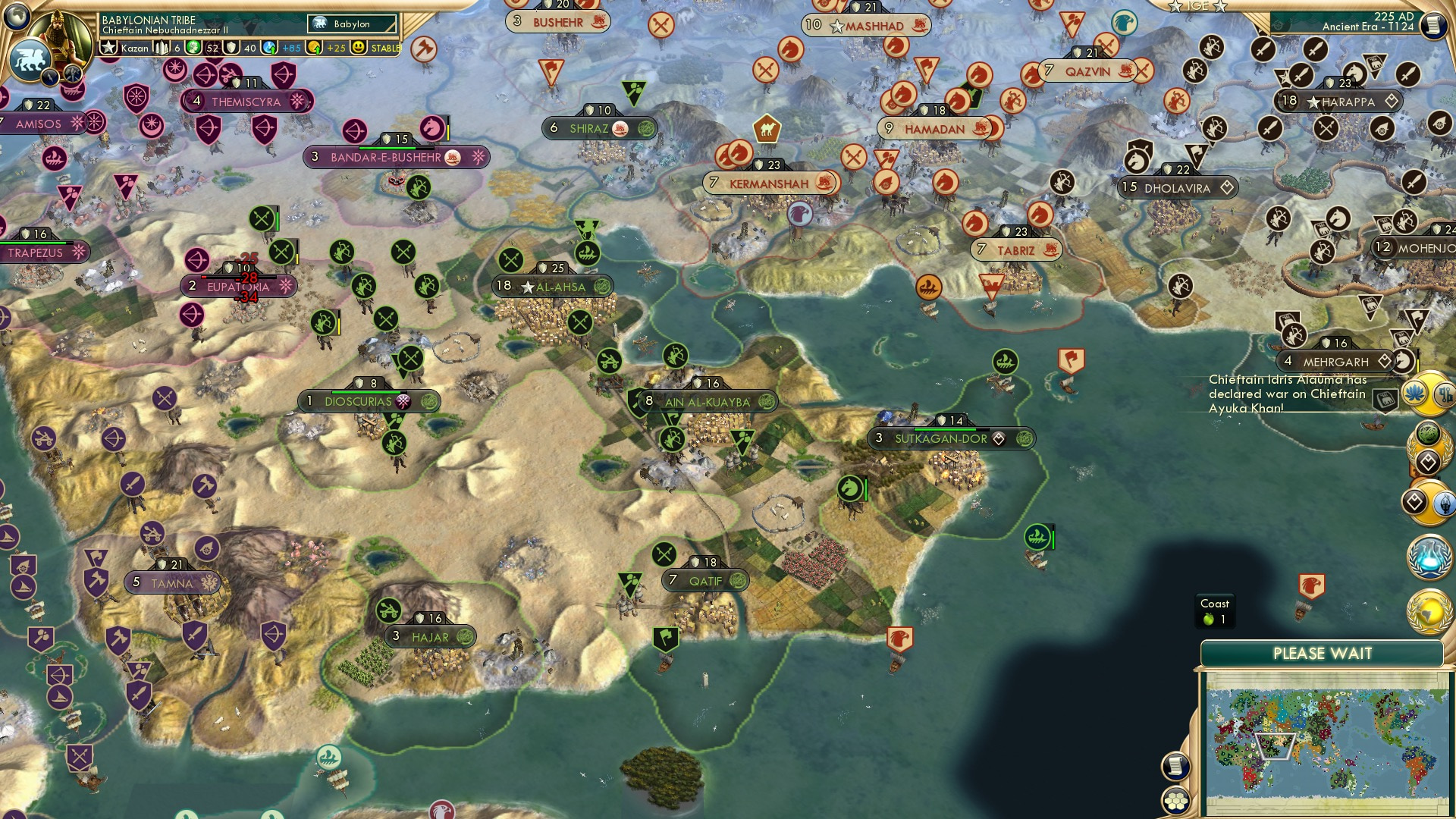Click the Al-Ahsa city banner
This screenshot has height=819, width=1456.
click(x=554, y=287)
